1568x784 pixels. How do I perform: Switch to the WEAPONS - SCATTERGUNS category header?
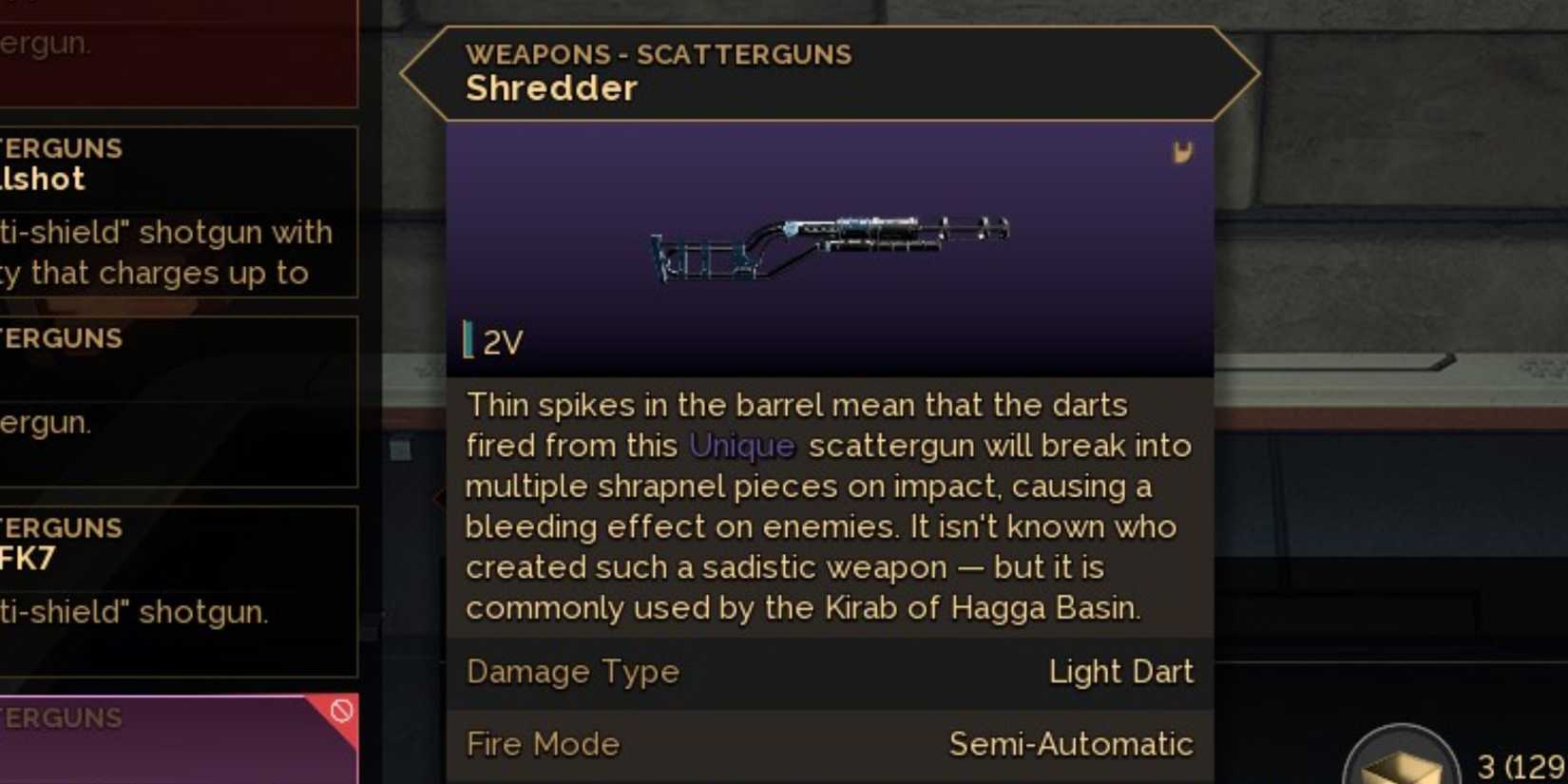point(659,55)
